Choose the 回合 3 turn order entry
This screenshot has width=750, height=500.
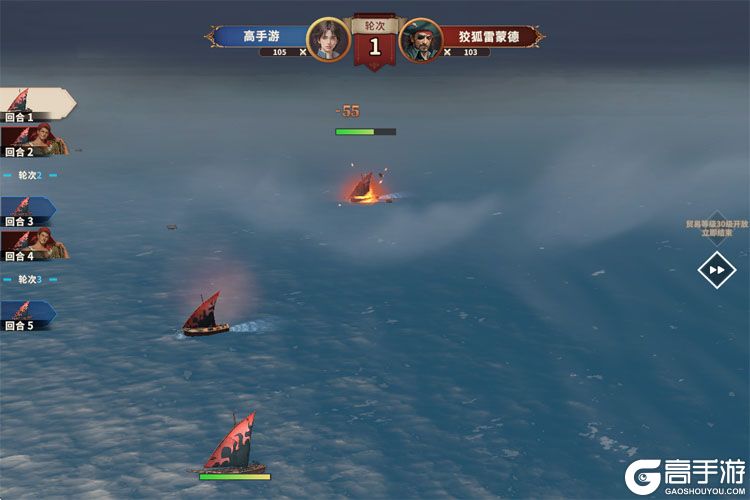pyautogui.click(x=28, y=211)
